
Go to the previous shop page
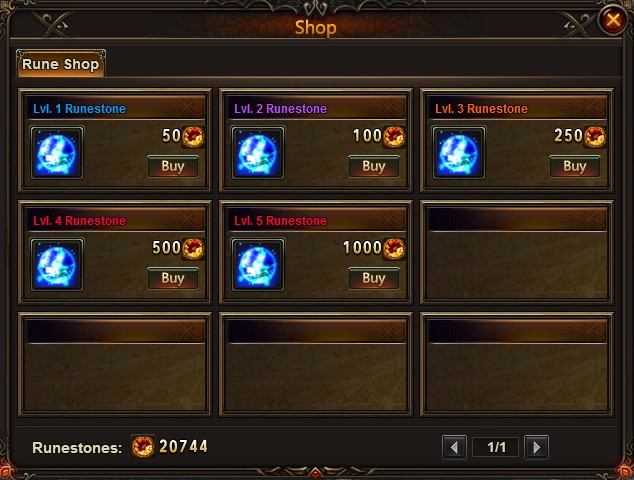[455, 447]
